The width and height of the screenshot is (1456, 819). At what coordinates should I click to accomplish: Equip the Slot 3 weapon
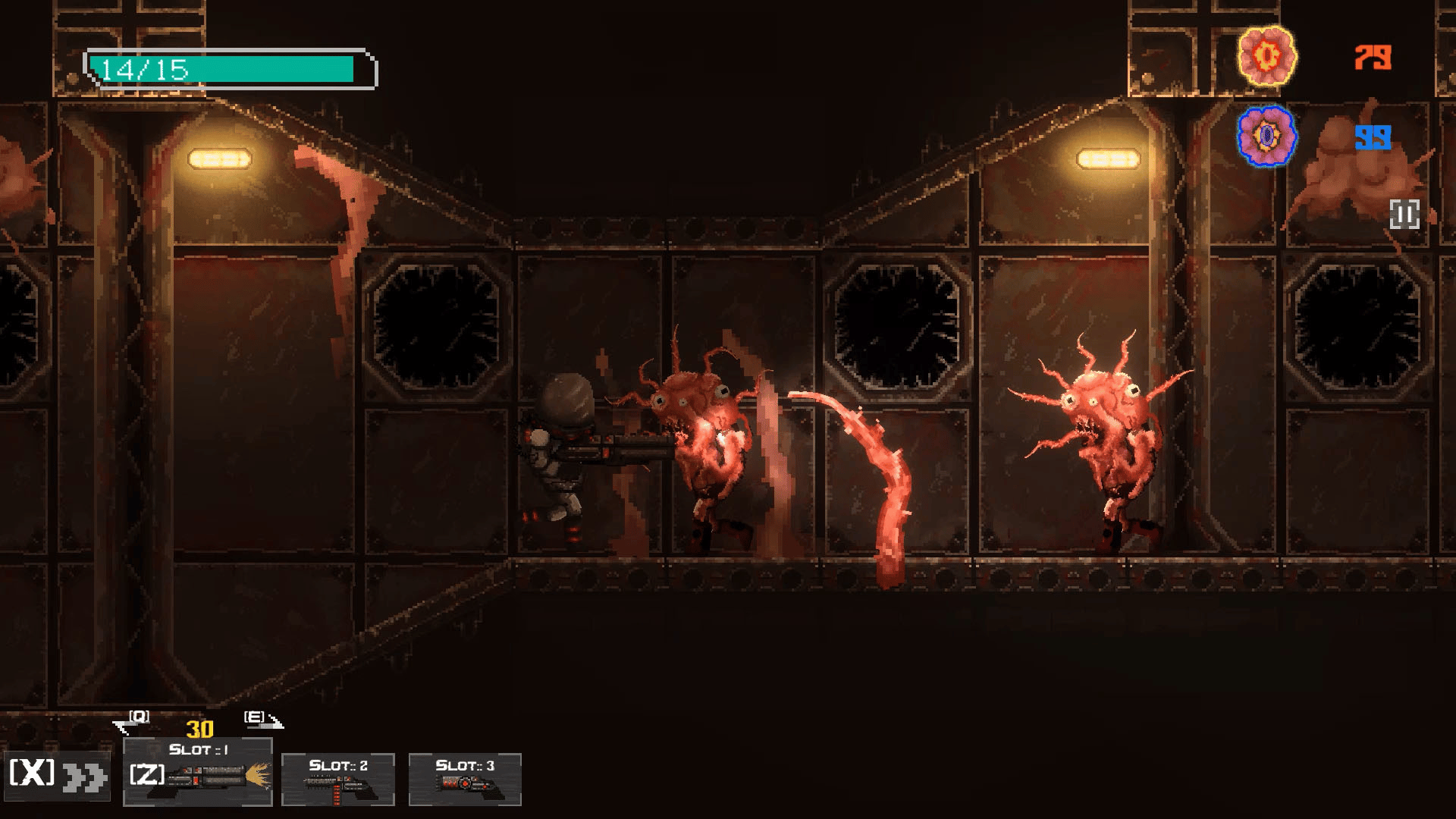coord(465,779)
